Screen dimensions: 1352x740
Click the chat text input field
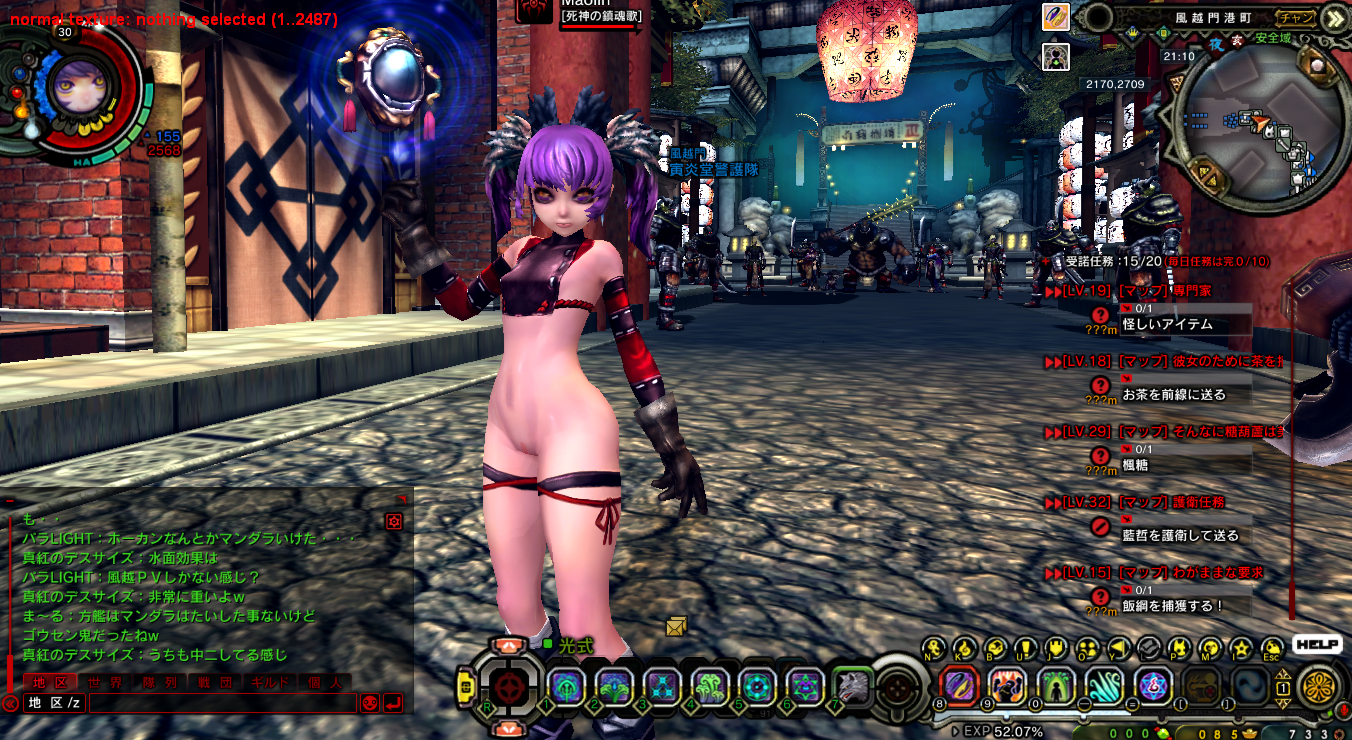pyautogui.click(x=222, y=703)
